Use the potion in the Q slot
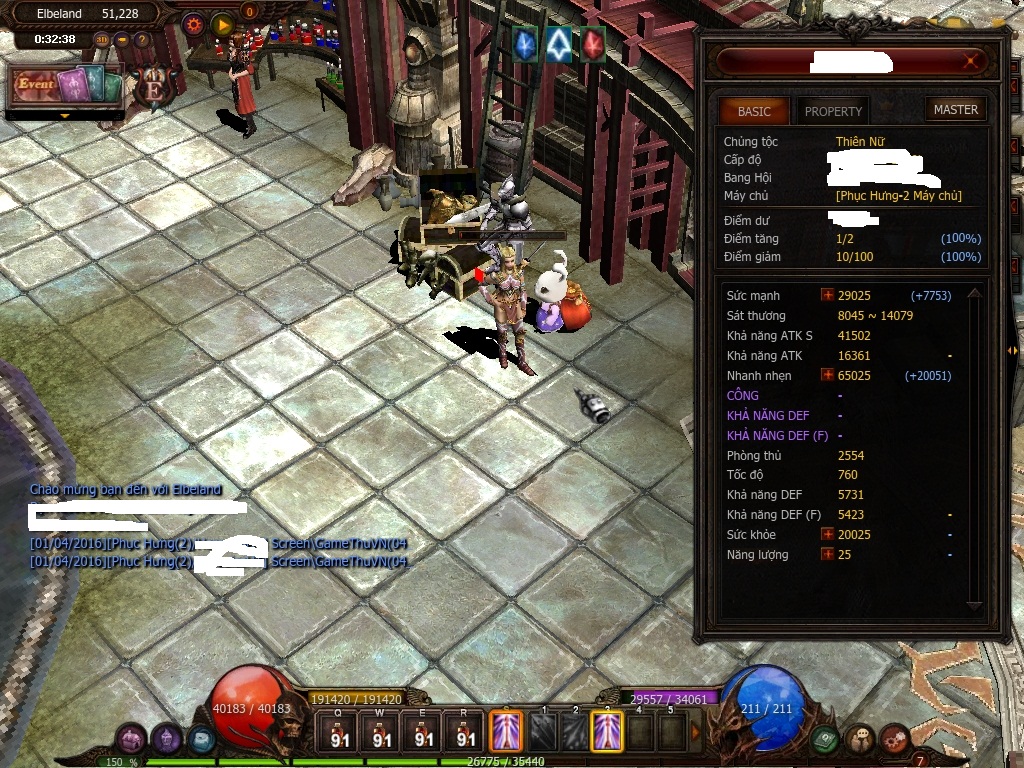Screen dimensions: 1024x768 tap(339, 733)
